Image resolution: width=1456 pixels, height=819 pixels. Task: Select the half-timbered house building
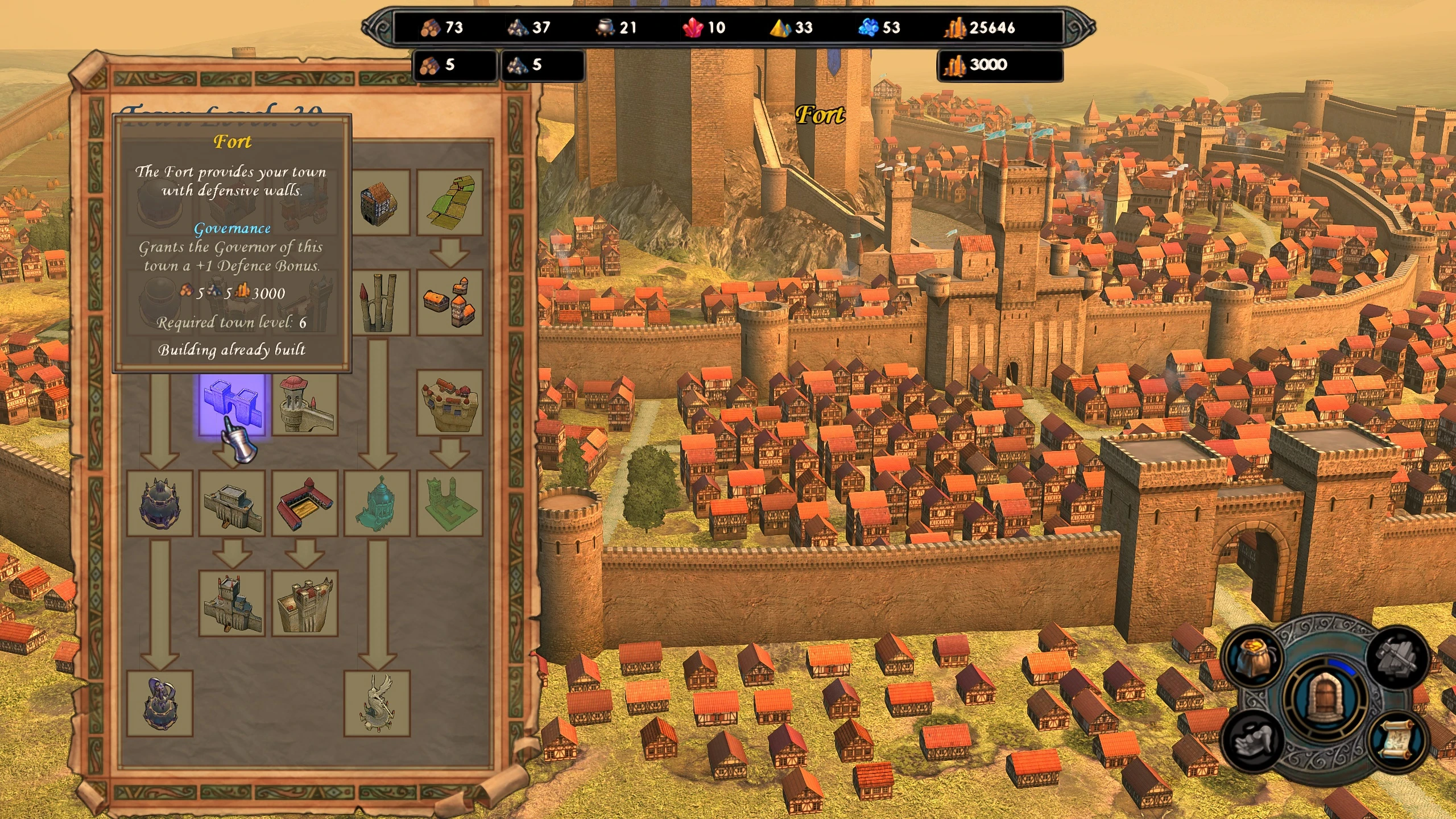(378, 202)
